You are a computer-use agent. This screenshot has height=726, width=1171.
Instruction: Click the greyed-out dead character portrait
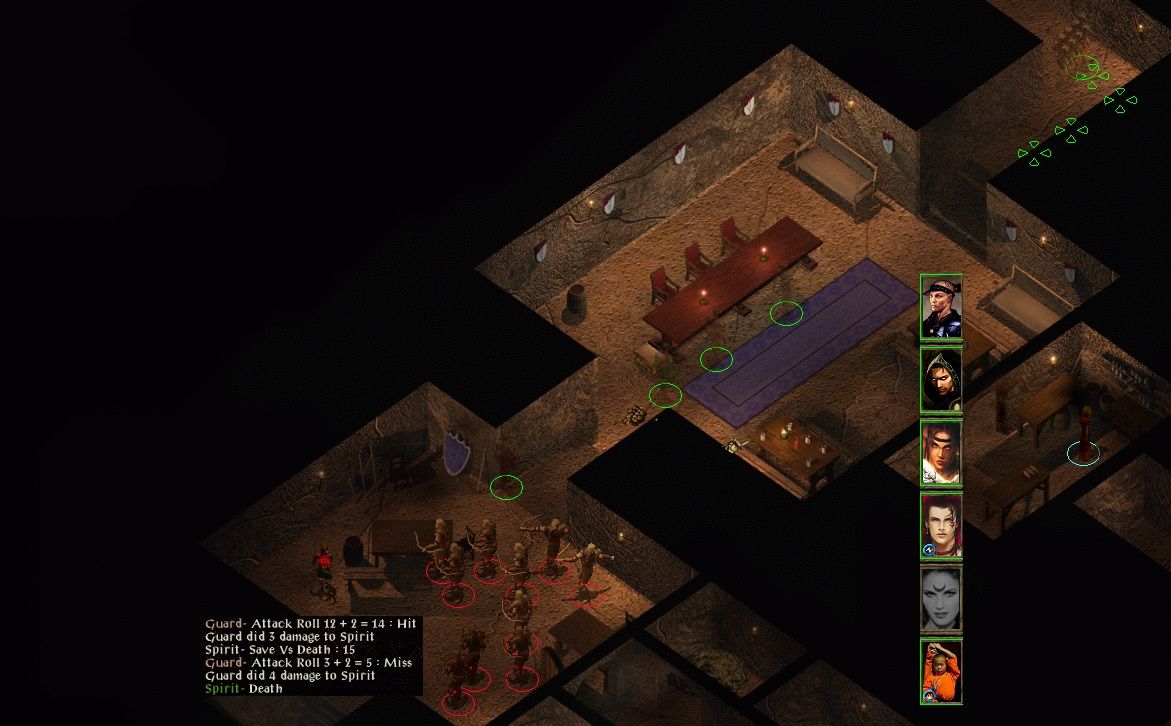coord(941,599)
